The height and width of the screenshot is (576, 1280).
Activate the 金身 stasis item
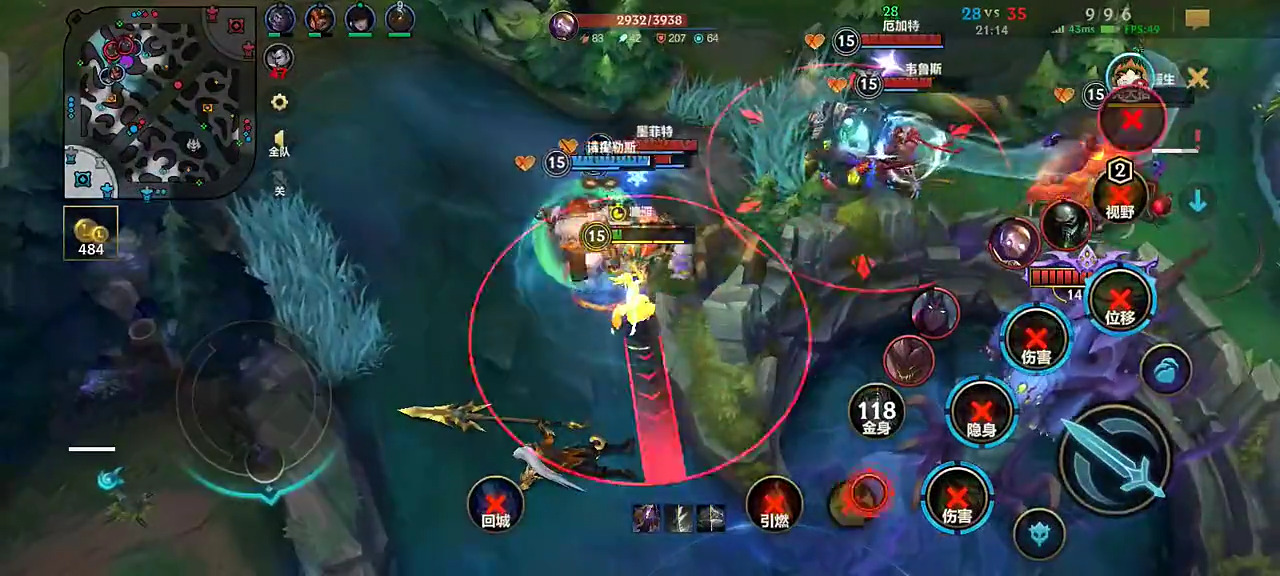tap(876, 412)
